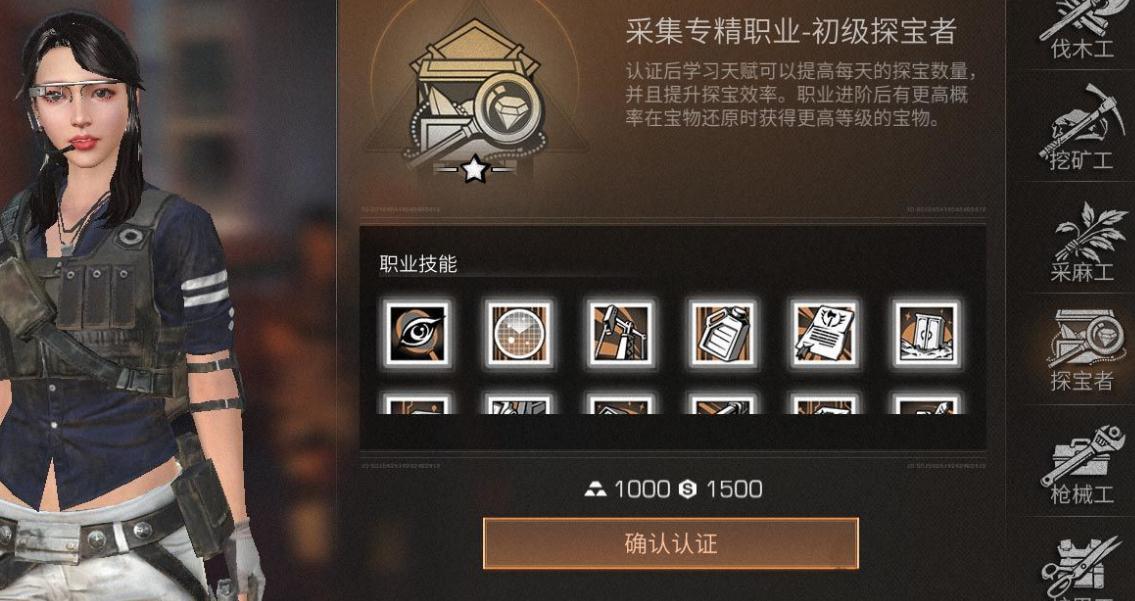
Task: Click the 确认认证 confirm certification button
Action: coord(670,544)
